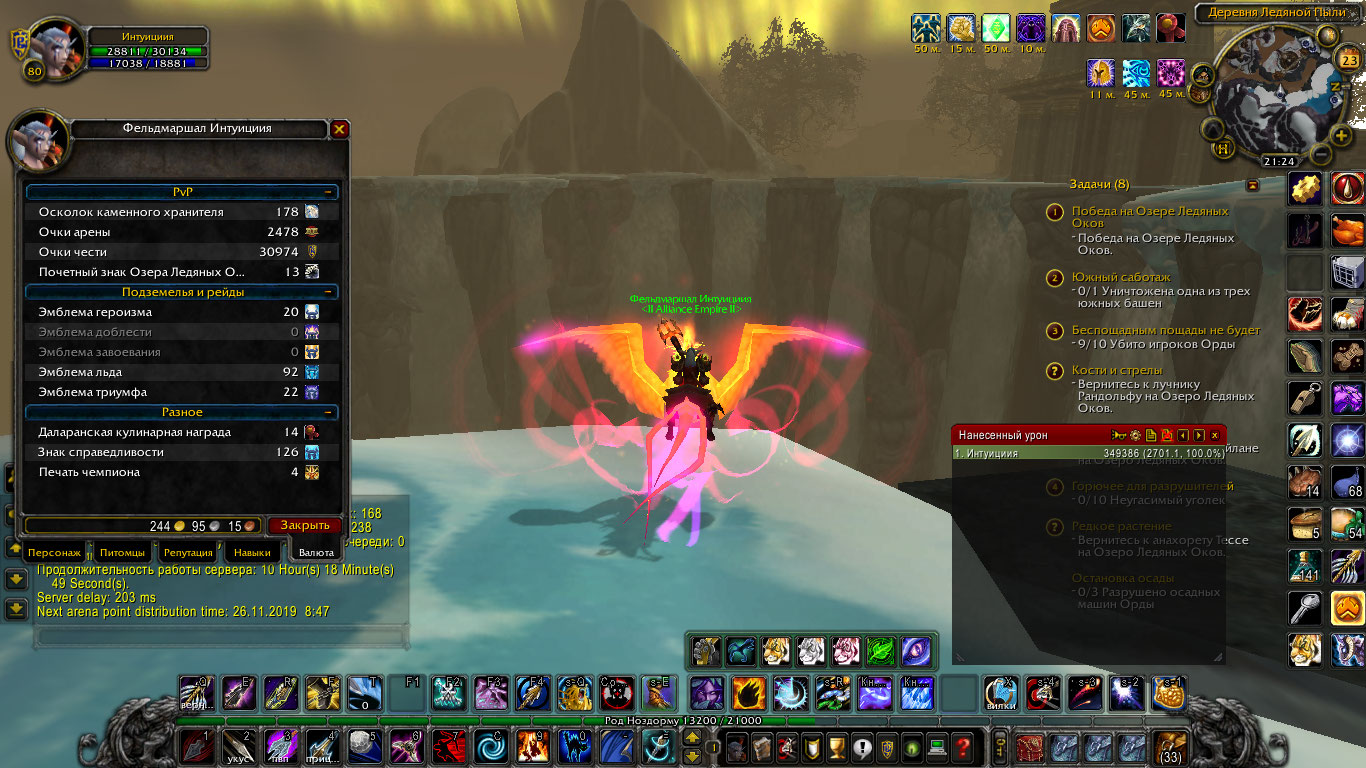The width and height of the screenshot is (1366, 768).
Task: Zoom in the minimap with plus button
Action: 1342,135
